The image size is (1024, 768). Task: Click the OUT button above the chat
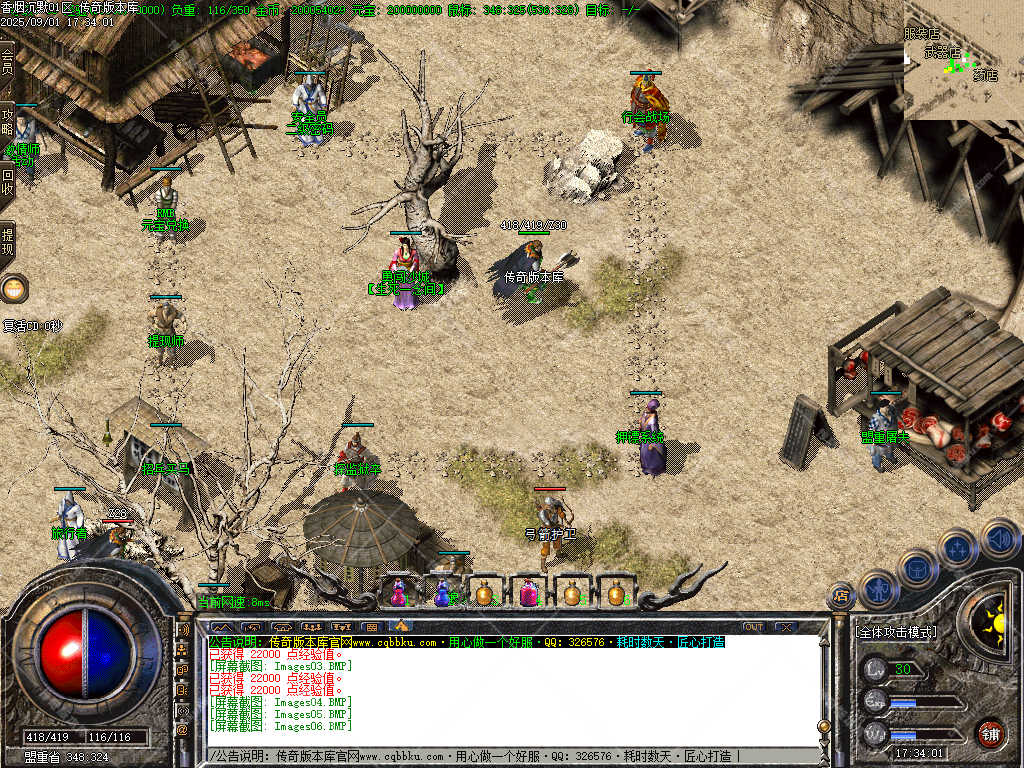(x=753, y=627)
